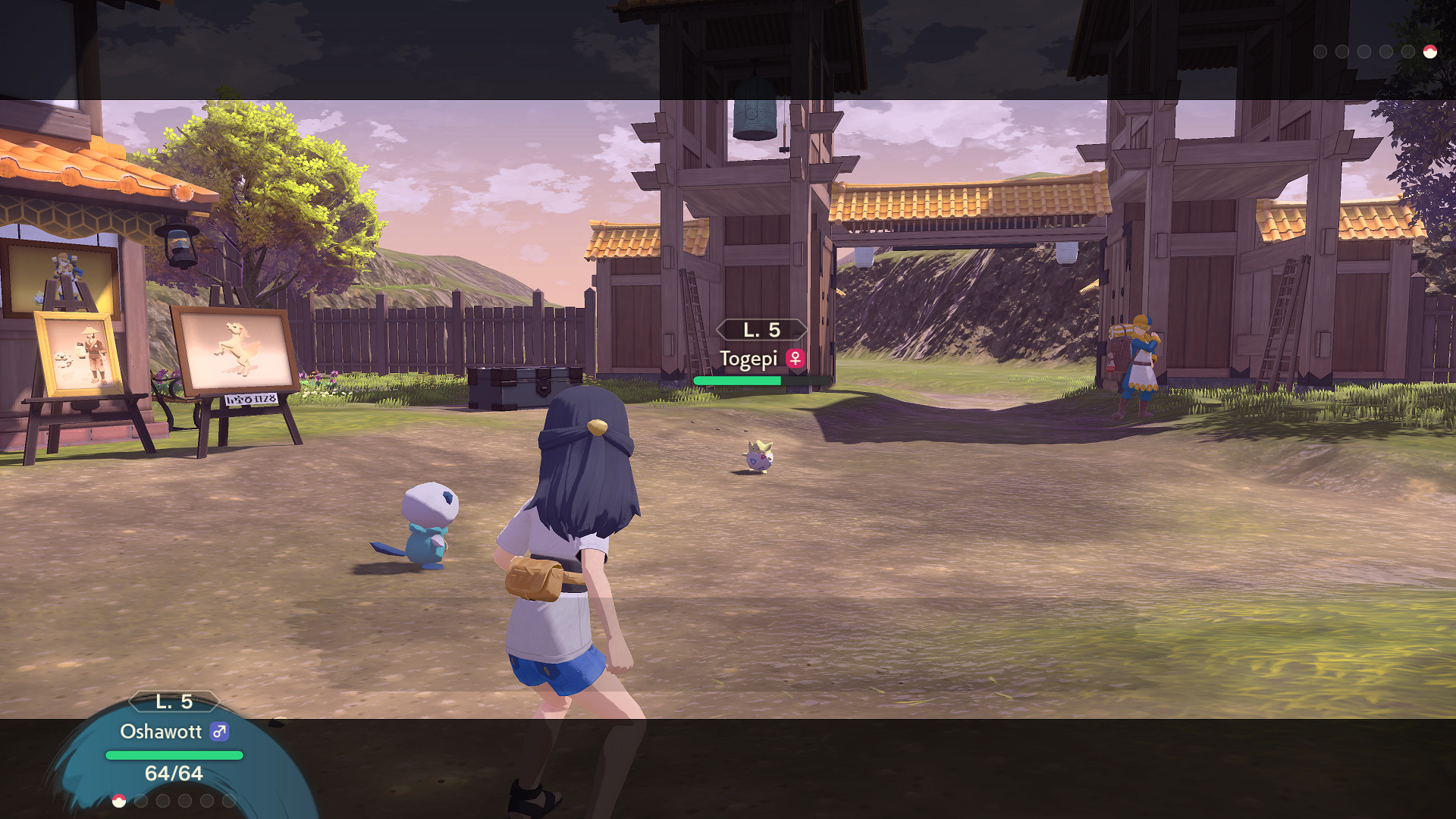This screenshot has width=1456, height=819.
Task: Click the wild Togepi on the field
Action: coord(758,455)
